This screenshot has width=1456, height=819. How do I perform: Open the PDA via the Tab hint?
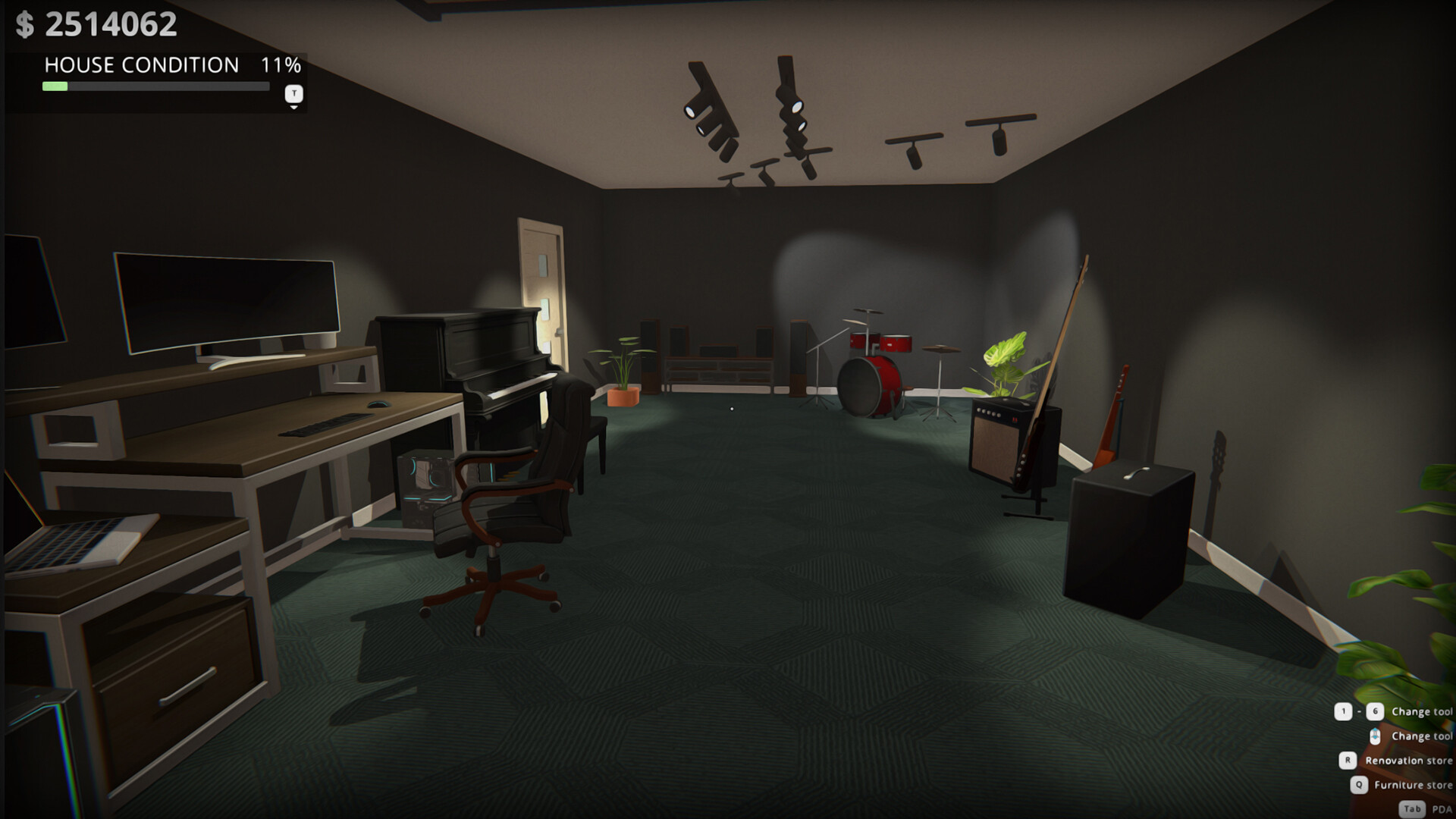point(1413,808)
